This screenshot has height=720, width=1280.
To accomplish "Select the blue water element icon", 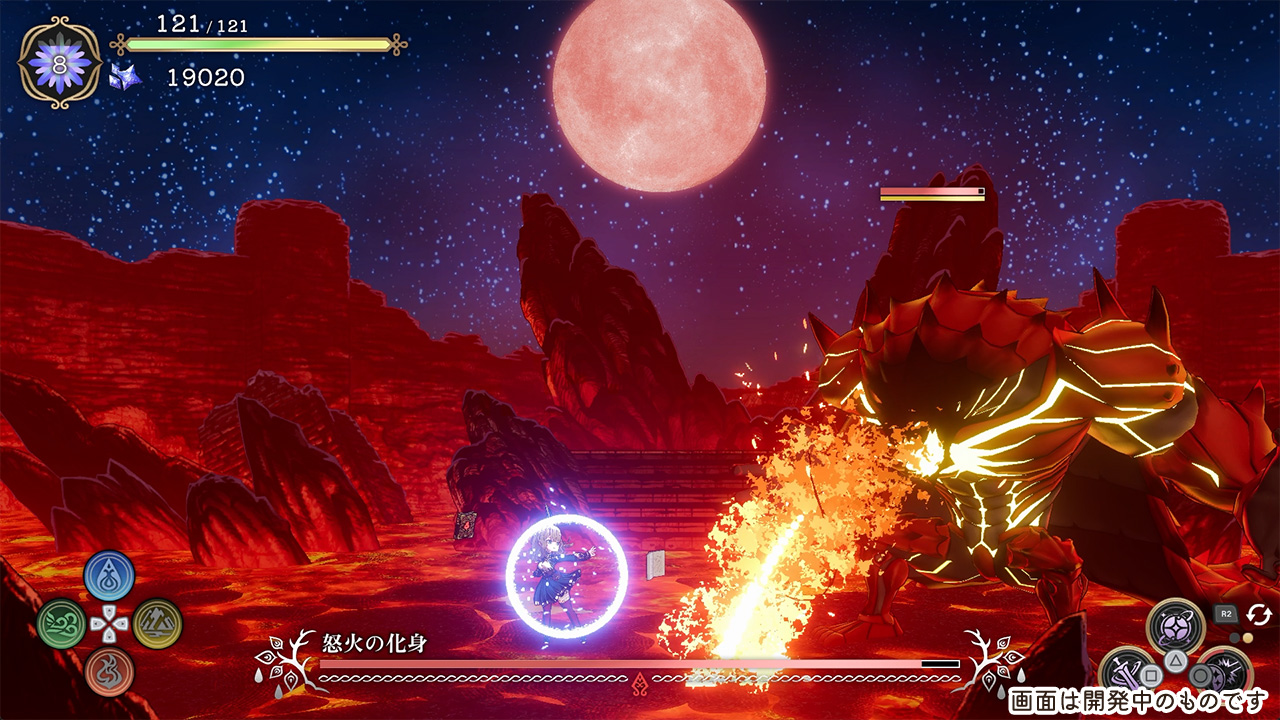I will (109, 575).
